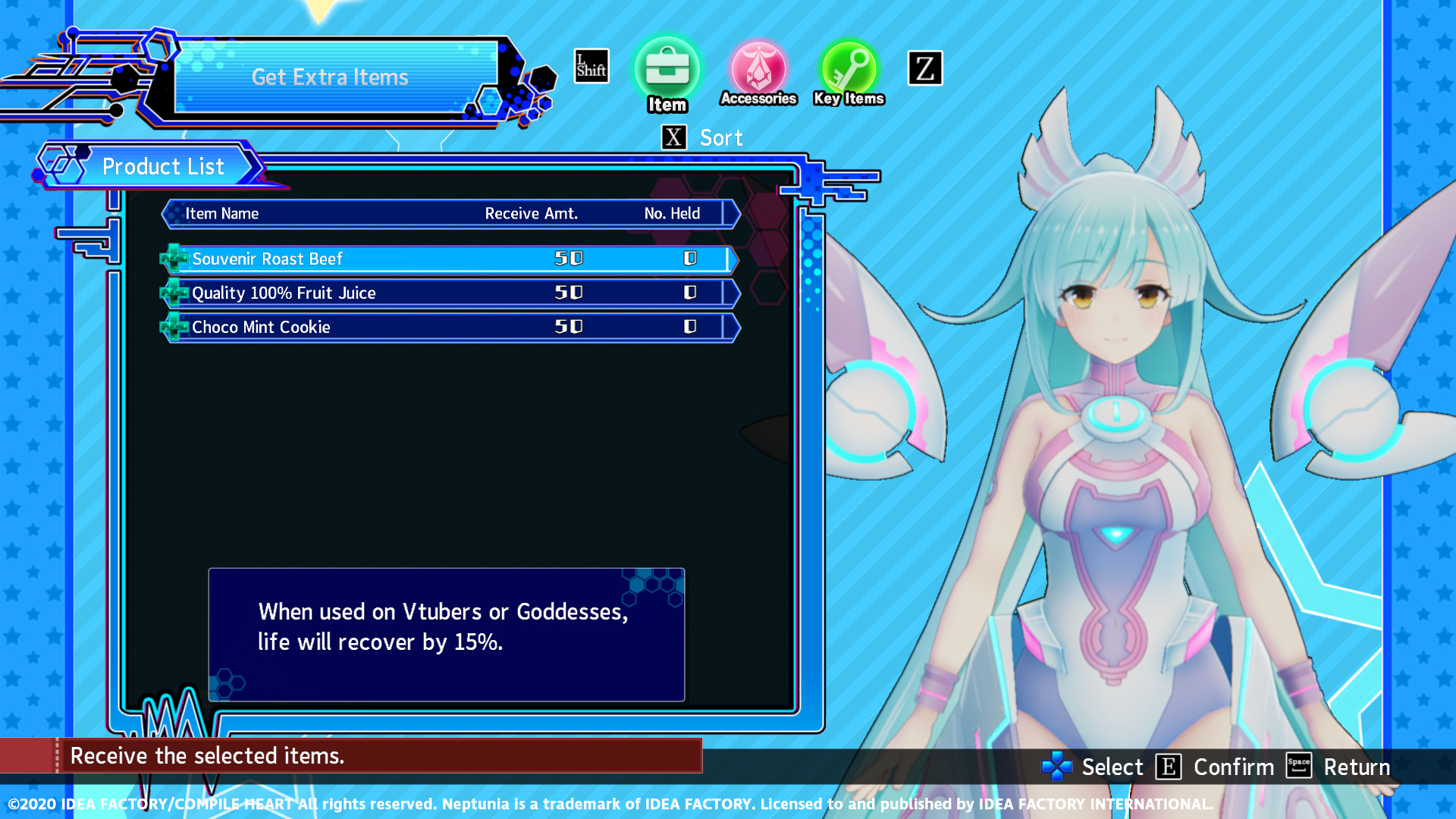This screenshot has height=819, width=1456.
Task: Click the Get Extra Items title banner
Action: click(x=331, y=77)
